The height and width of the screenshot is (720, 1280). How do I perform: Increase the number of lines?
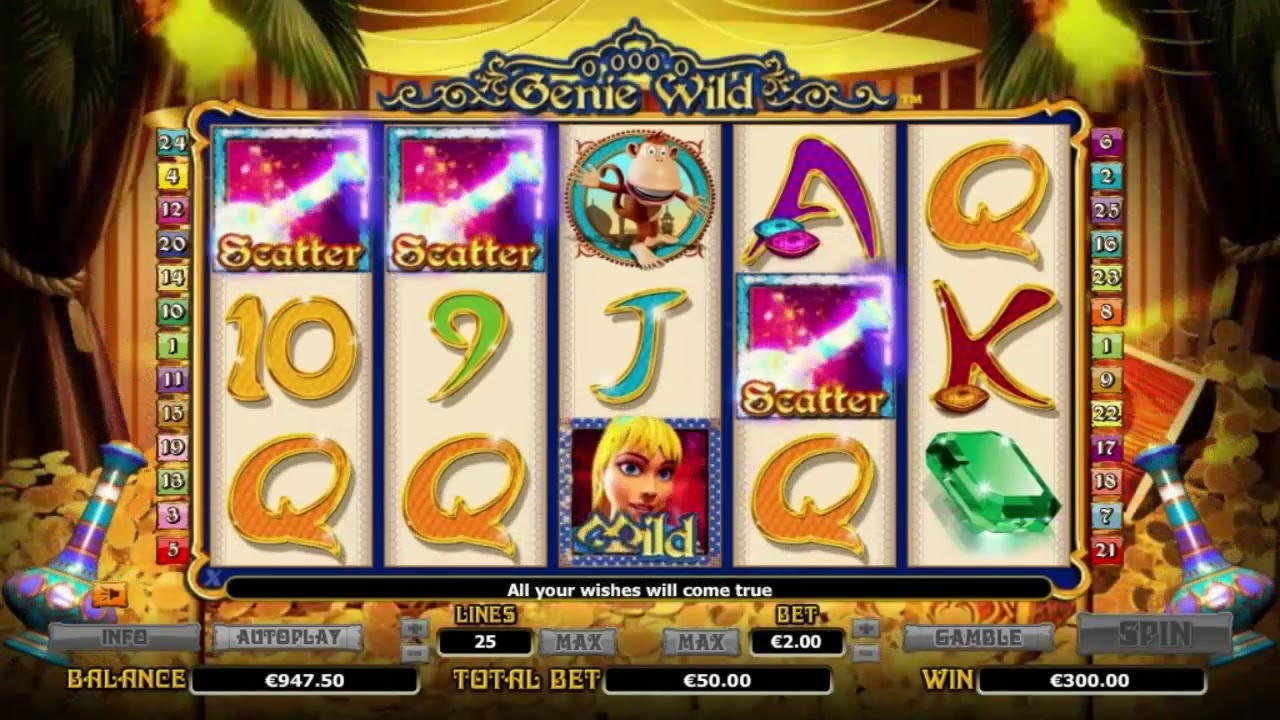pos(415,628)
